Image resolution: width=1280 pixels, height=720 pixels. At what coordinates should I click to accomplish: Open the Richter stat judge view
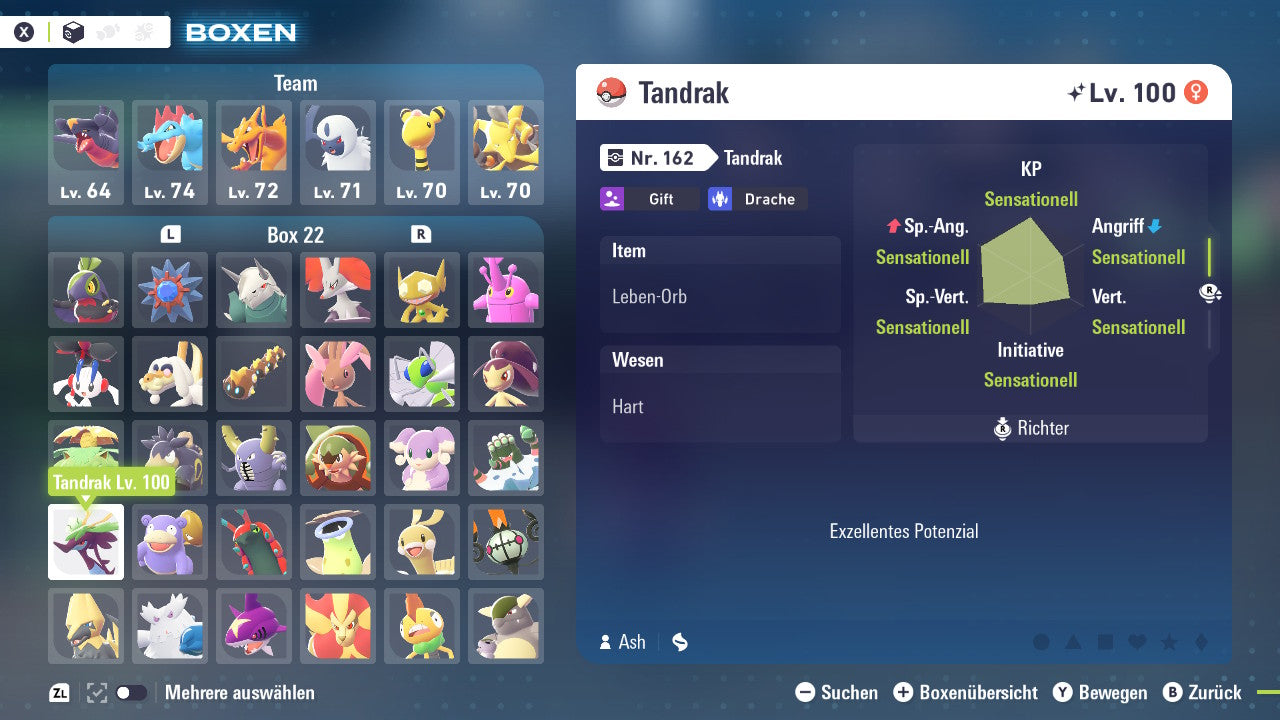(x=1030, y=428)
